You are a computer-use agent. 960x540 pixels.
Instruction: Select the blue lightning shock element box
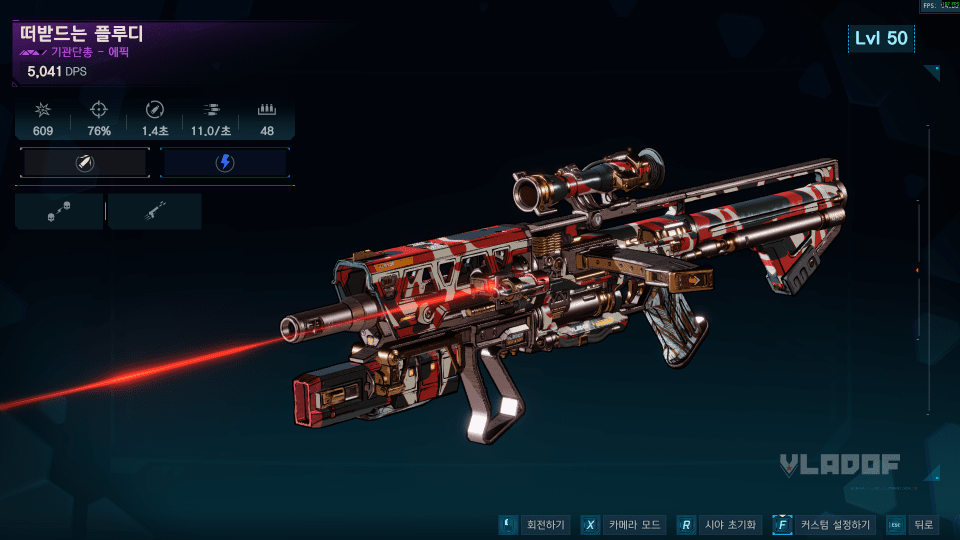224,163
